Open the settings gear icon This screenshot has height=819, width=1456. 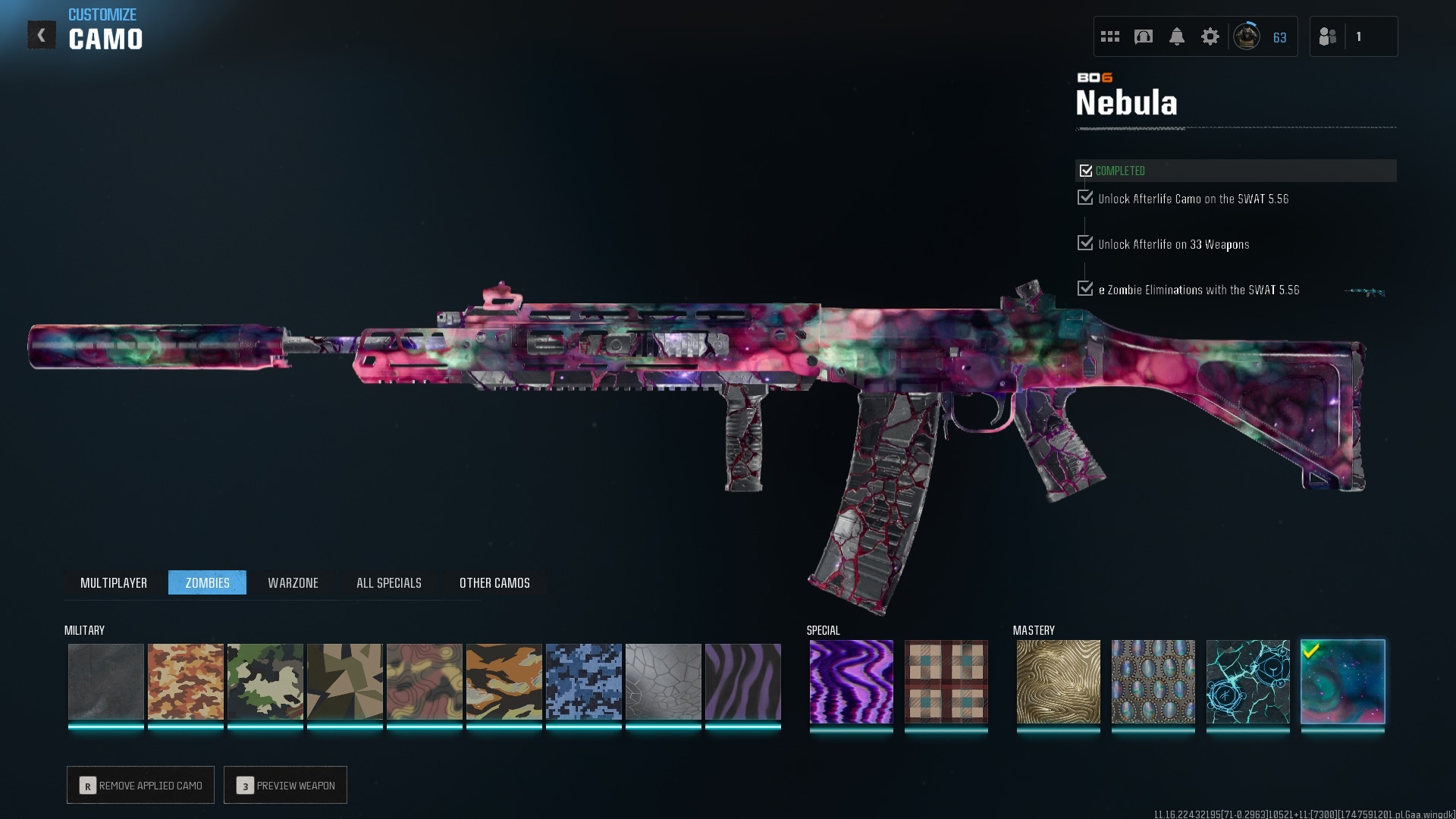(x=1210, y=36)
